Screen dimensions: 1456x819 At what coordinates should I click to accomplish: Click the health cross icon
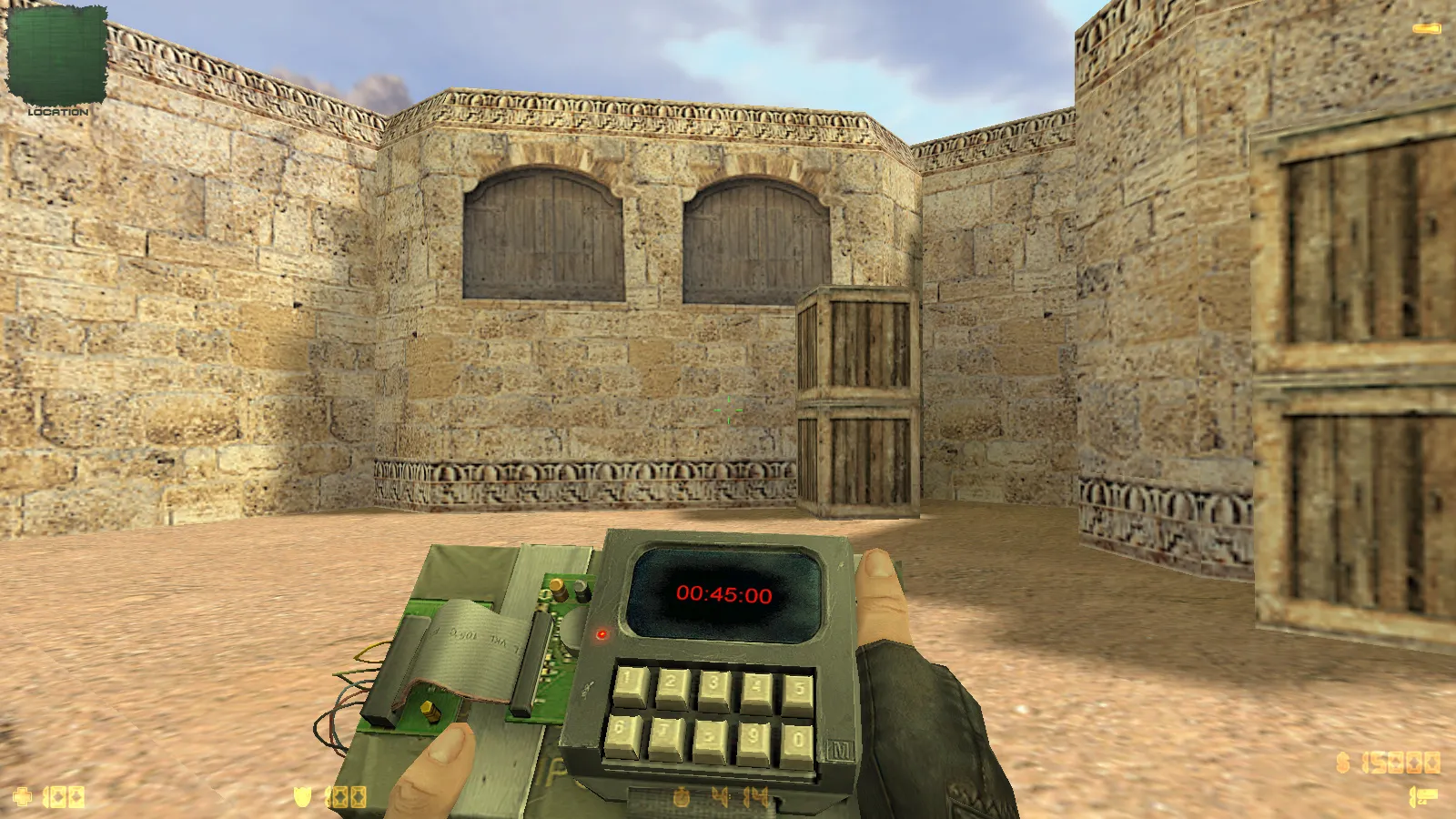click(x=21, y=796)
